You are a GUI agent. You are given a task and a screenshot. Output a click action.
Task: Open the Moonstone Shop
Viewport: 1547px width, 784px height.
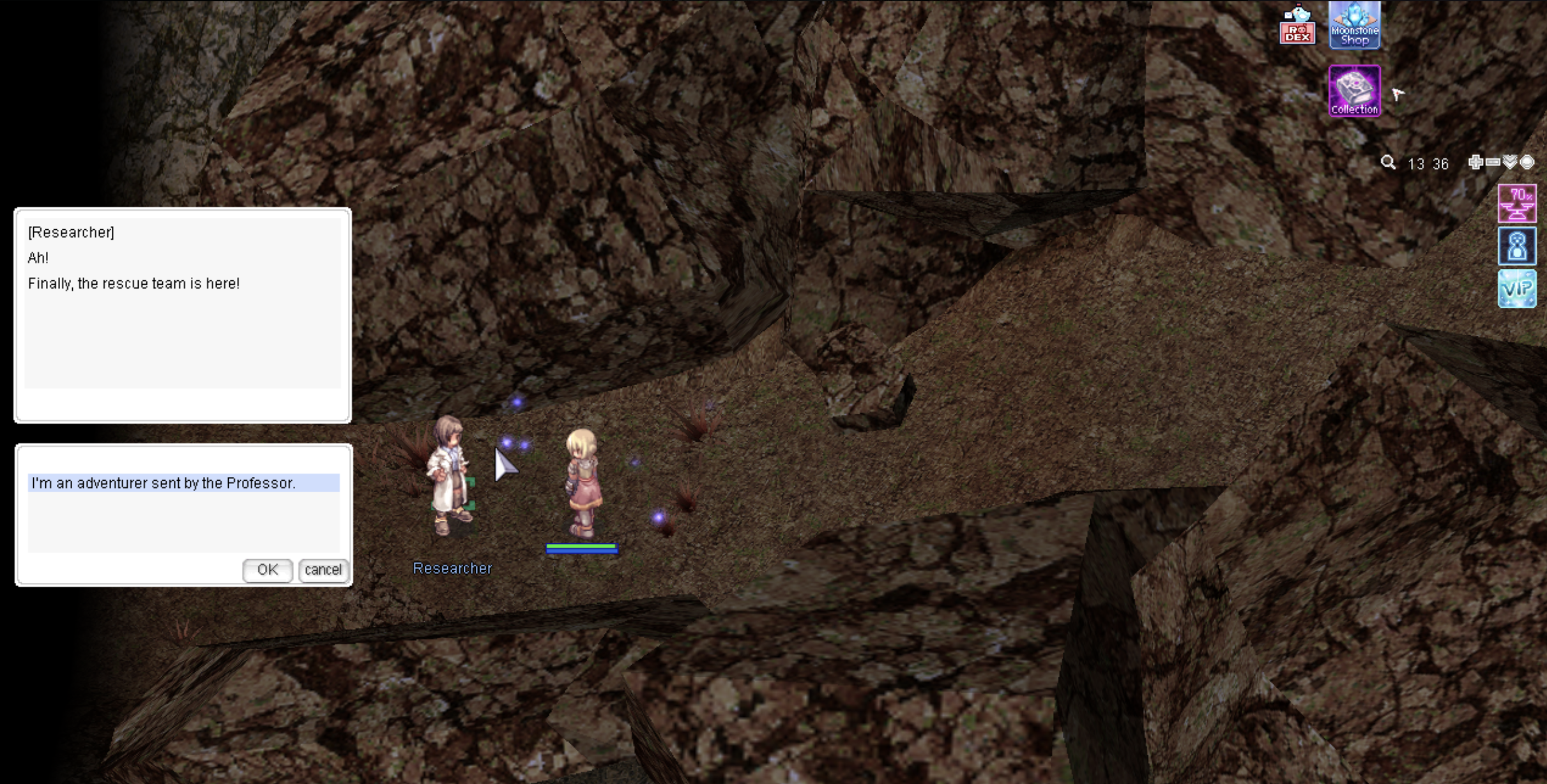click(1354, 26)
